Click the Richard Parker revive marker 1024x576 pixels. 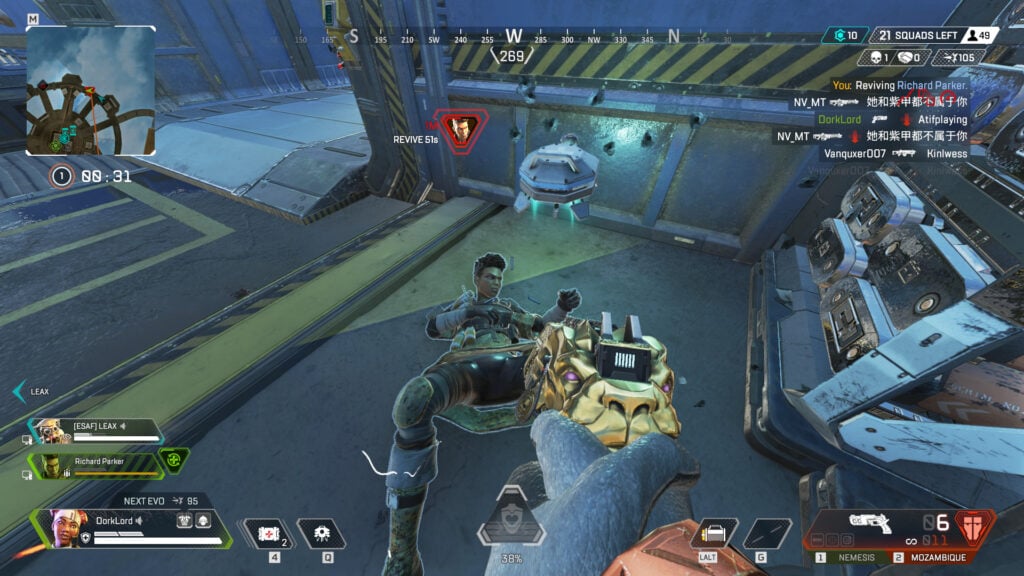[462, 128]
